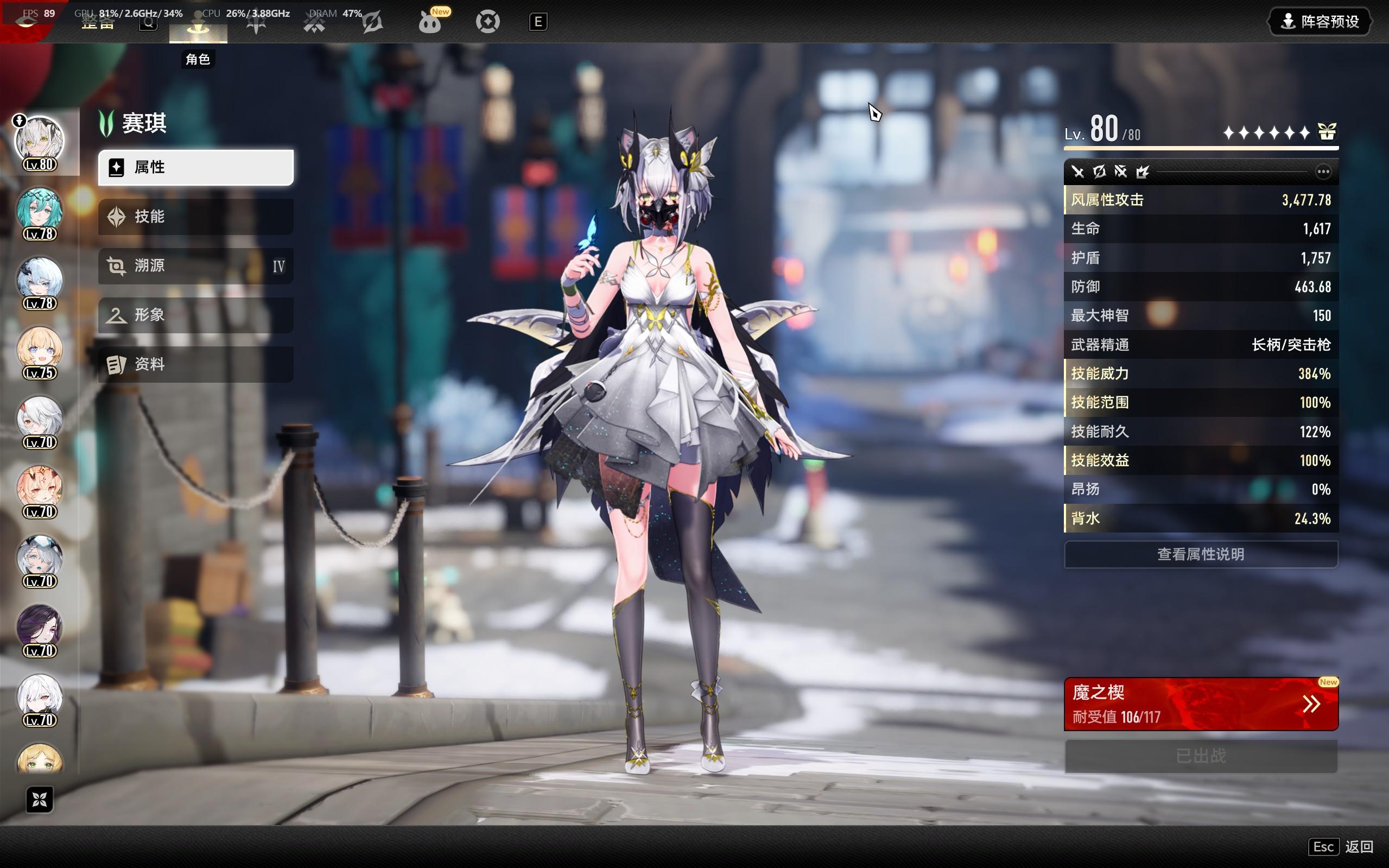Screen dimensions: 1389x868
Task: Open the red 魔之楔 panel
Action: click(x=1200, y=704)
